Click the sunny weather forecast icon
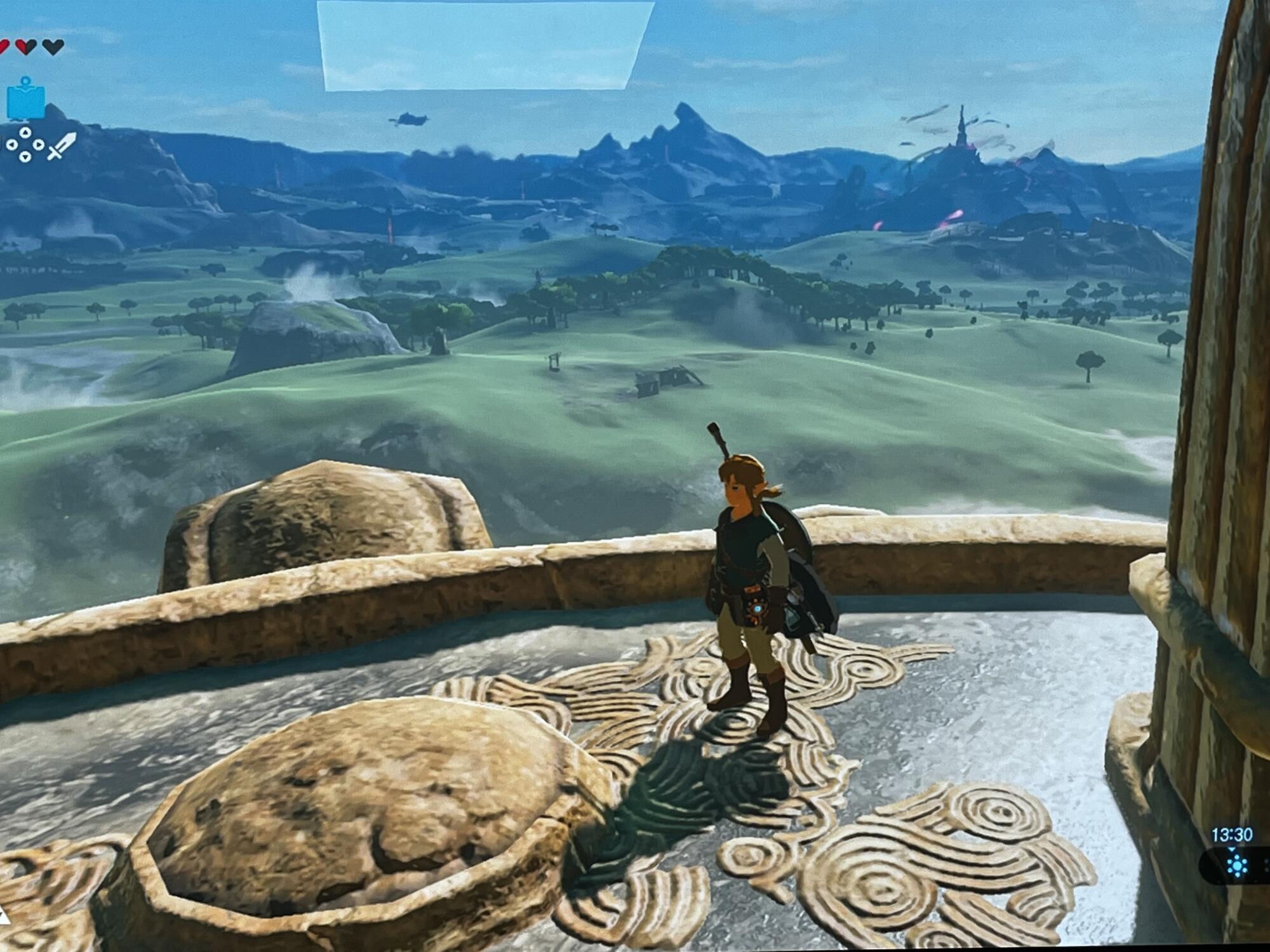Viewport: 1270px width, 952px height. tap(1236, 866)
